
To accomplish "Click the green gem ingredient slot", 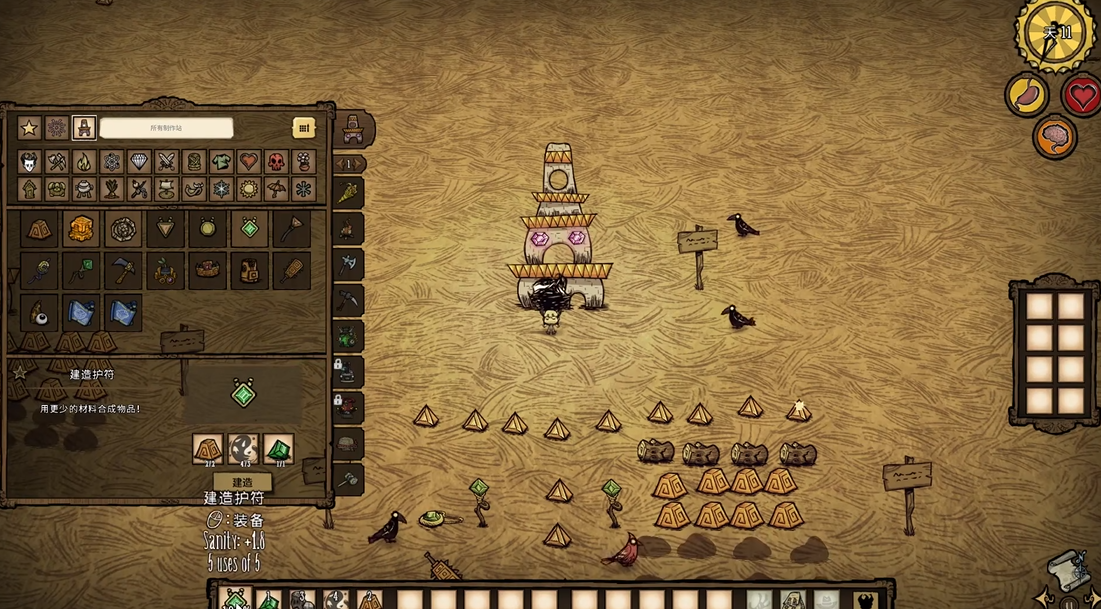I will [x=278, y=449].
